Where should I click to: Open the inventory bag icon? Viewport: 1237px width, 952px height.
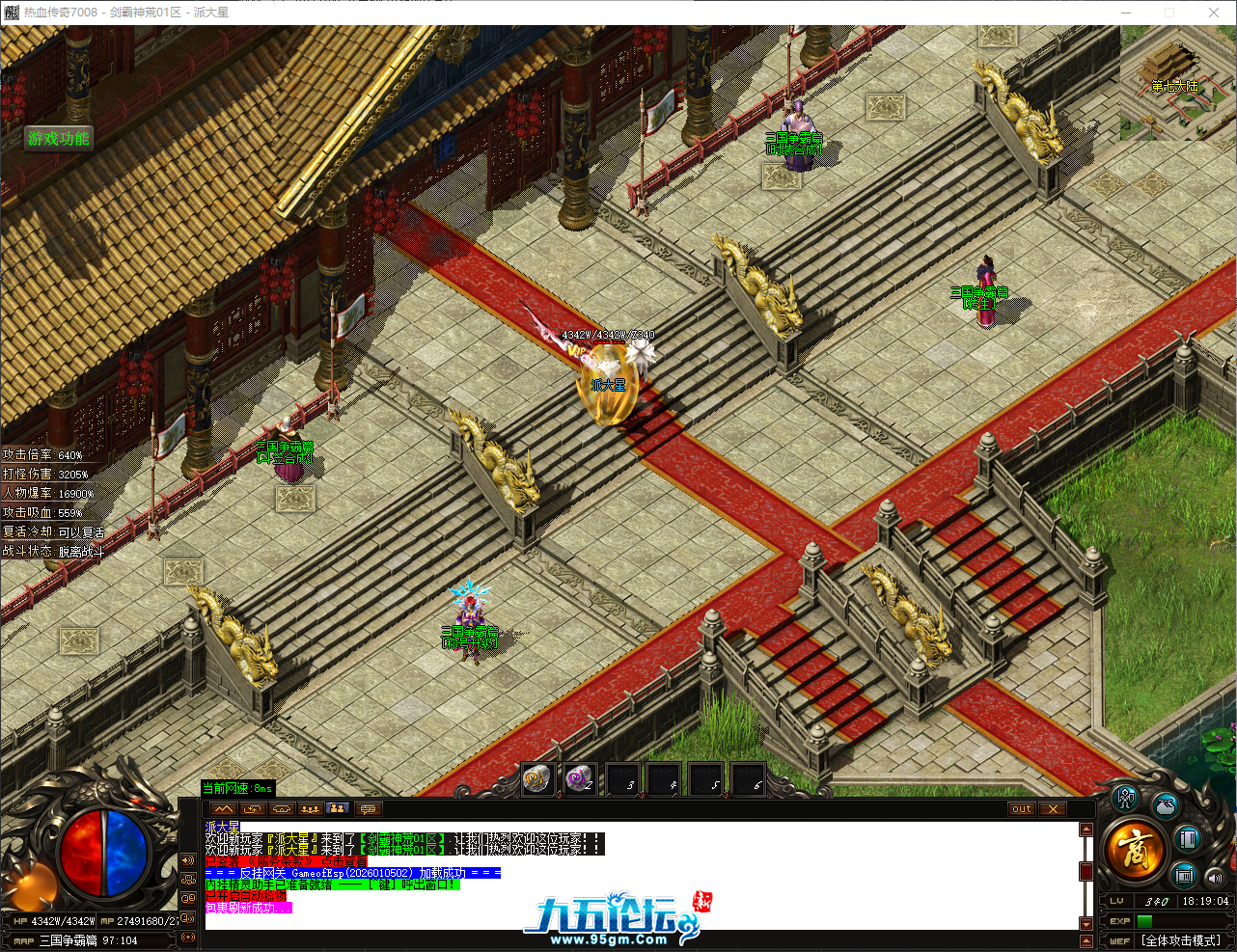[1165, 807]
